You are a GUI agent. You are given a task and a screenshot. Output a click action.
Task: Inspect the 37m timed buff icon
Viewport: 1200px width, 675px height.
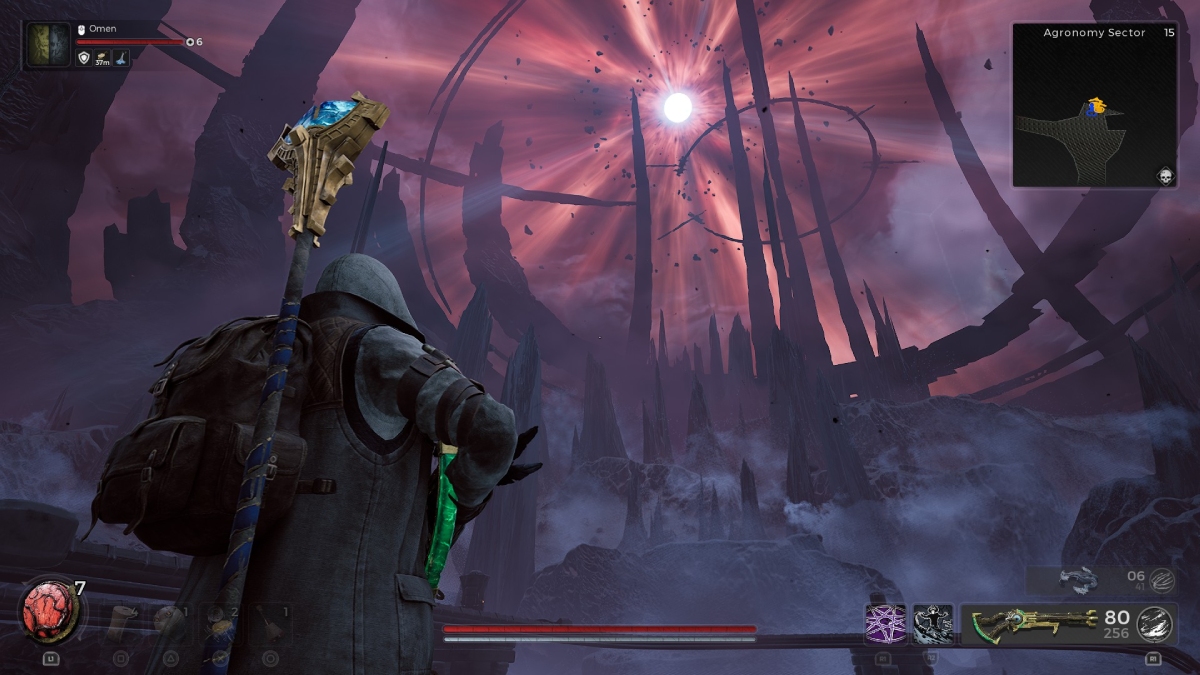[x=102, y=59]
